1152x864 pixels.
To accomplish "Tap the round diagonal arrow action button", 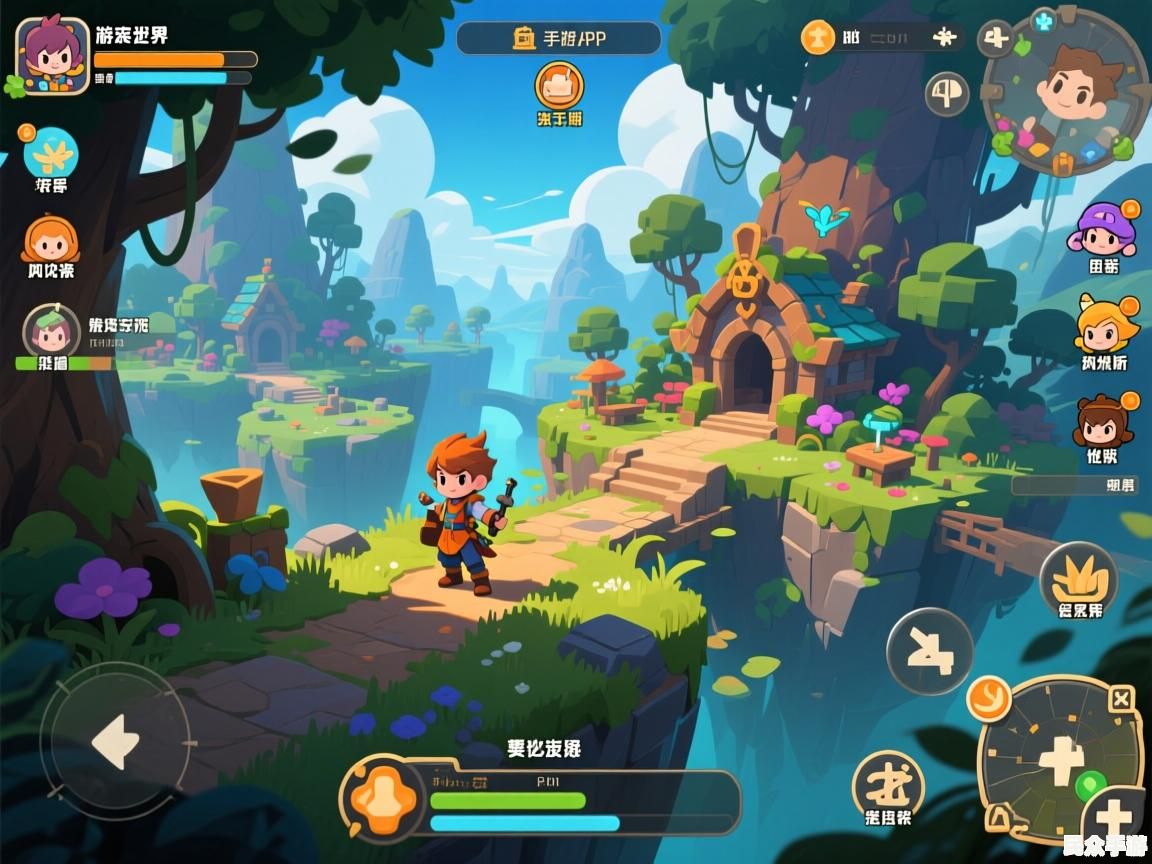I will click(x=929, y=651).
